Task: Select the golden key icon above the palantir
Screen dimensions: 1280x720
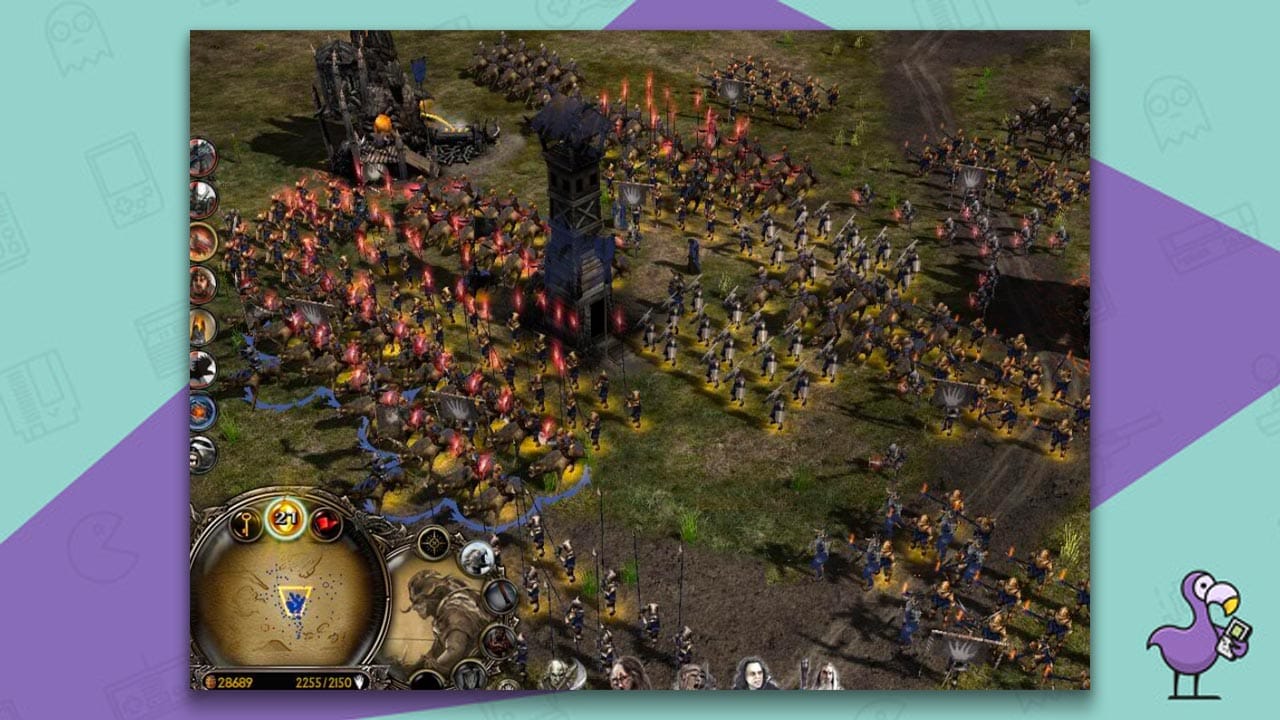Action: [x=245, y=522]
